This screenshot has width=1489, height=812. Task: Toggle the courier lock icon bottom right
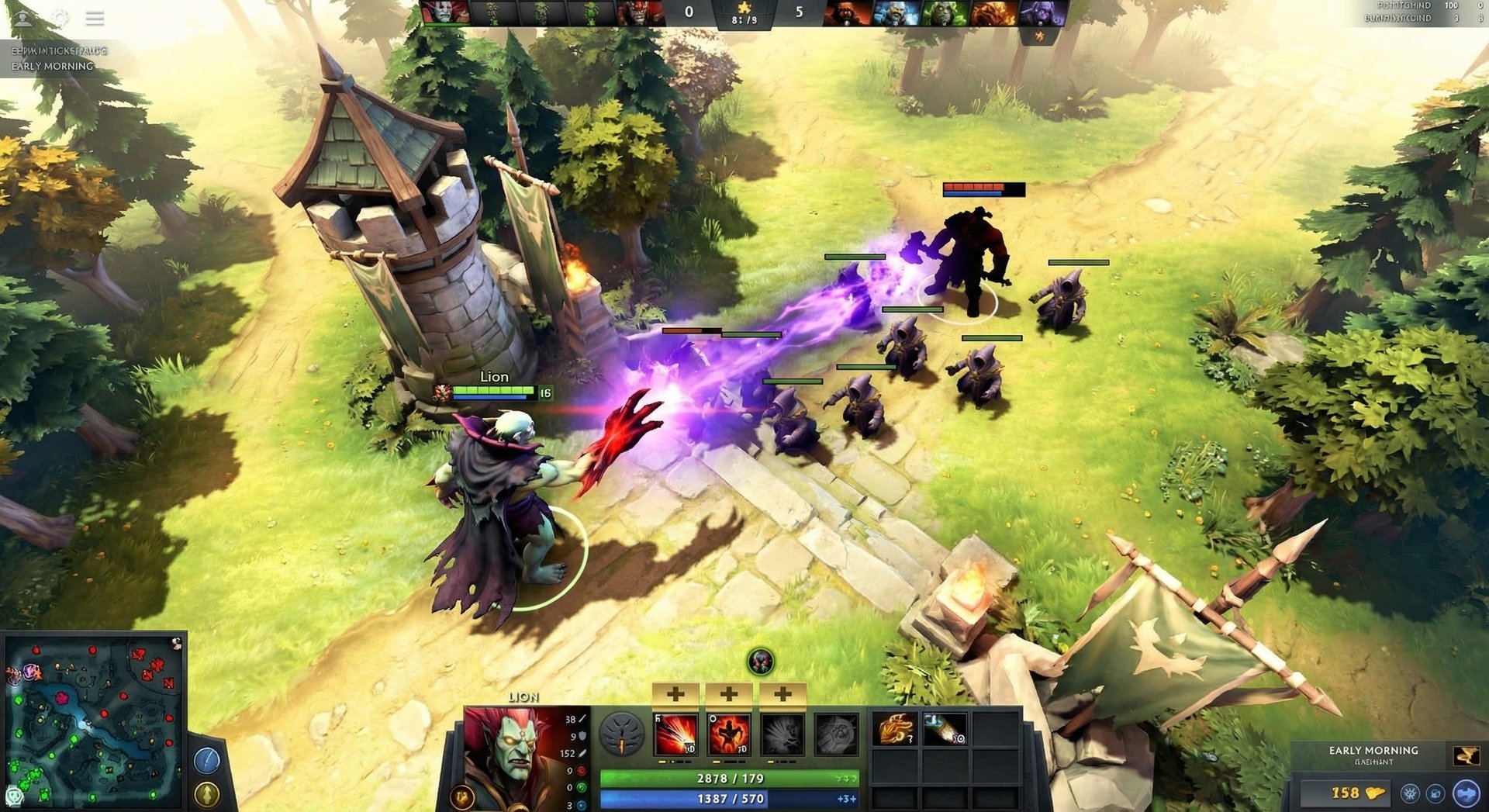click(1436, 793)
